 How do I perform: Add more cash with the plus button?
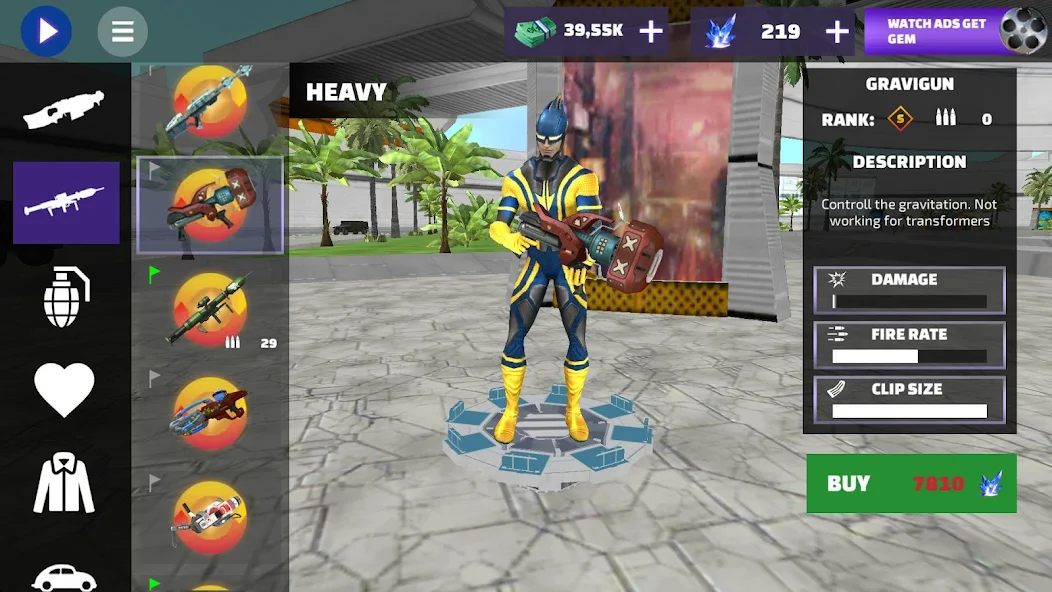click(x=651, y=32)
